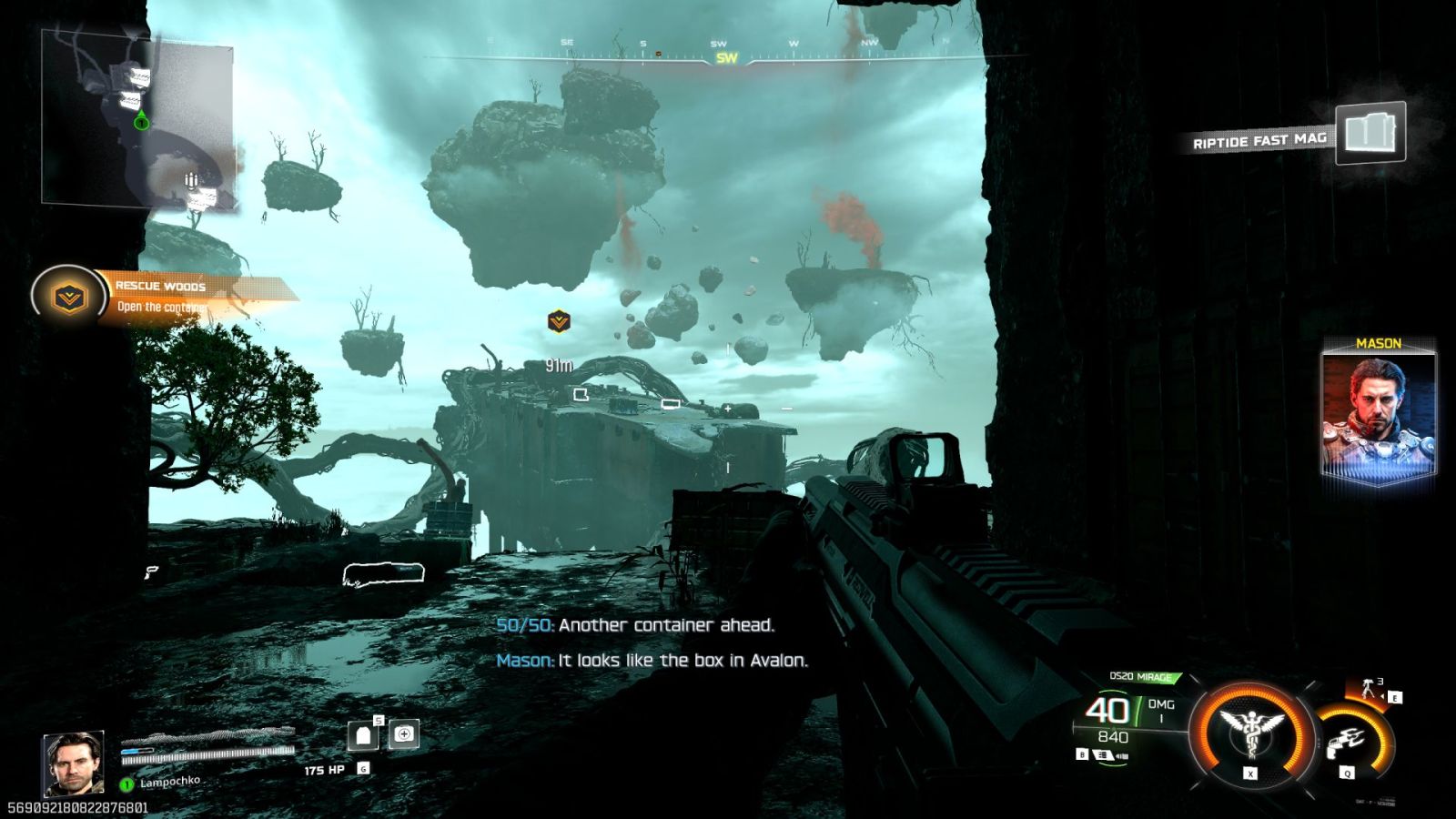Click the Riptide Fast Mag pickup icon

pos(1370,134)
